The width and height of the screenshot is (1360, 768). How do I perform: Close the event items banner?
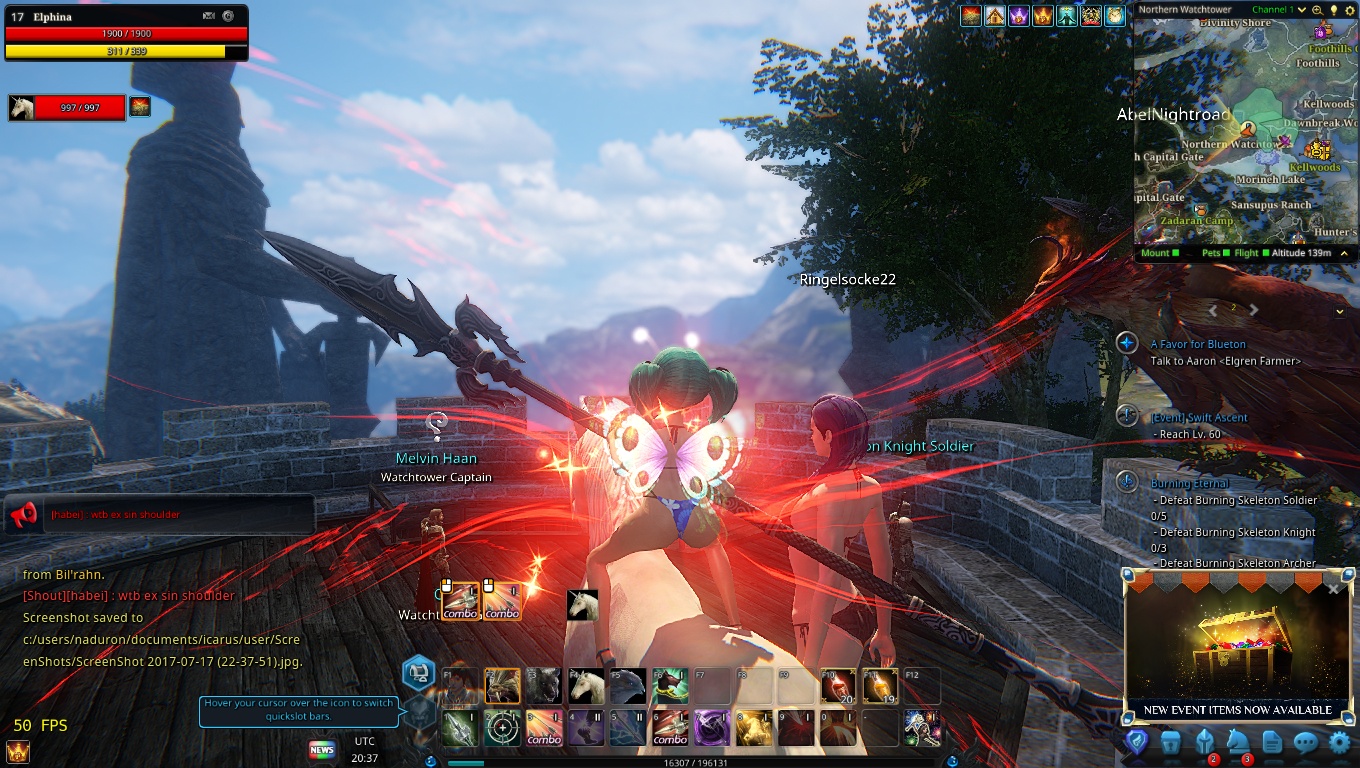1333,590
